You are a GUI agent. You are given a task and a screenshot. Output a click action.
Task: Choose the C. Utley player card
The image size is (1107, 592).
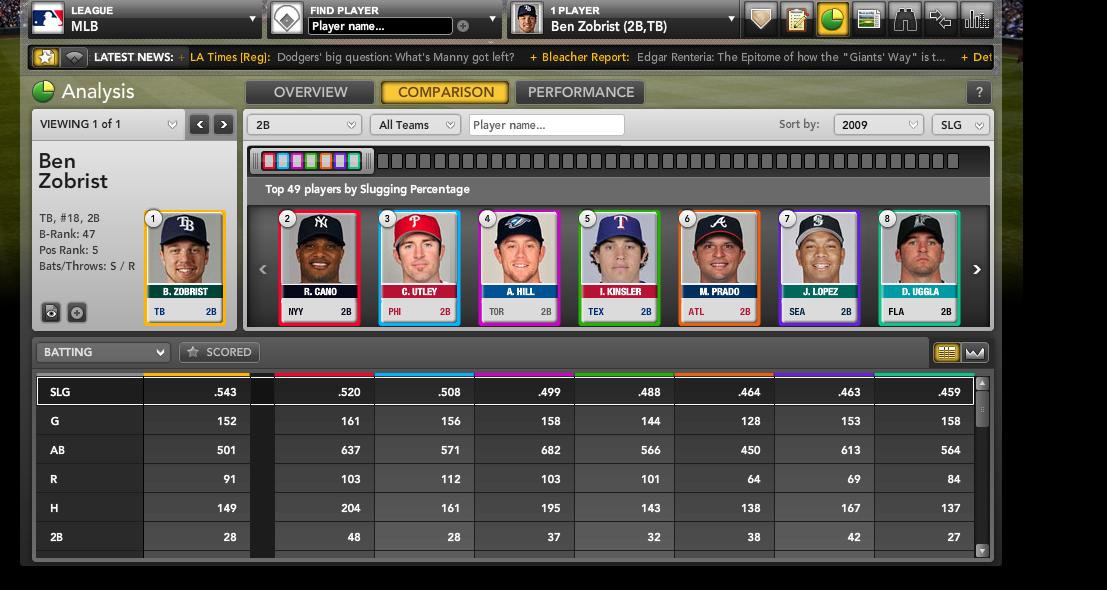[419, 267]
